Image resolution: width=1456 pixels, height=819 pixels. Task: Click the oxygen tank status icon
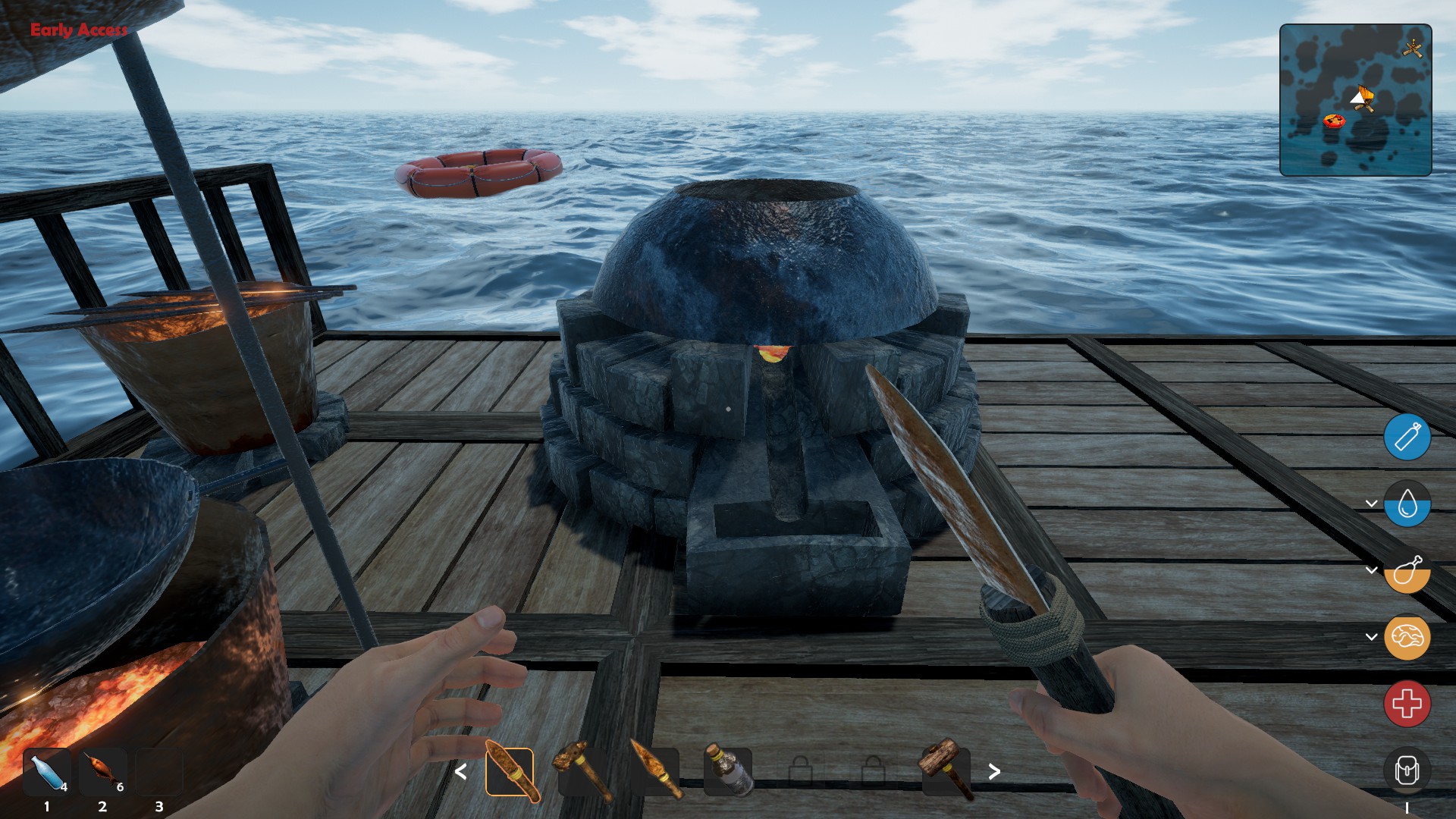(1407, 438)
